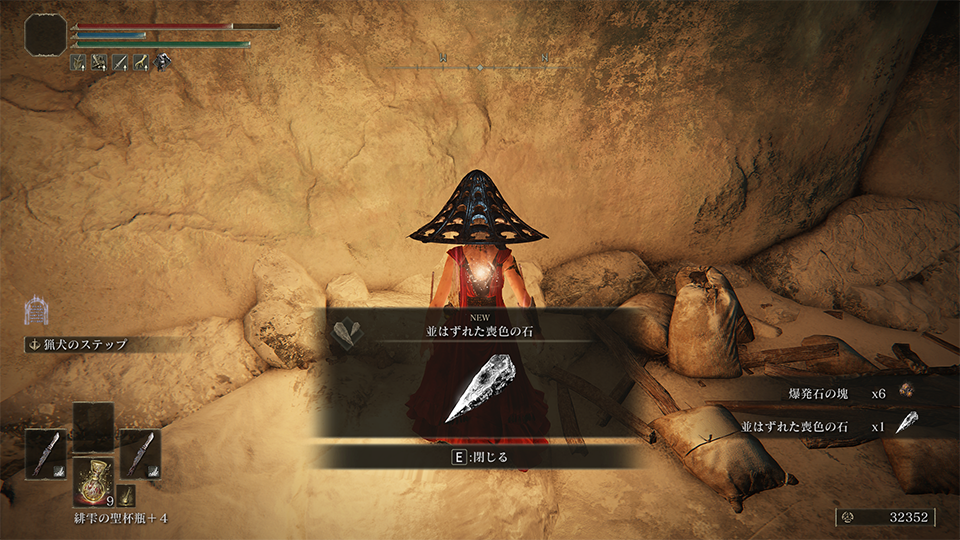Select the small next-item icon beside the flask
The height and width of the screenshot is (540, 960).
coord(126,493)
